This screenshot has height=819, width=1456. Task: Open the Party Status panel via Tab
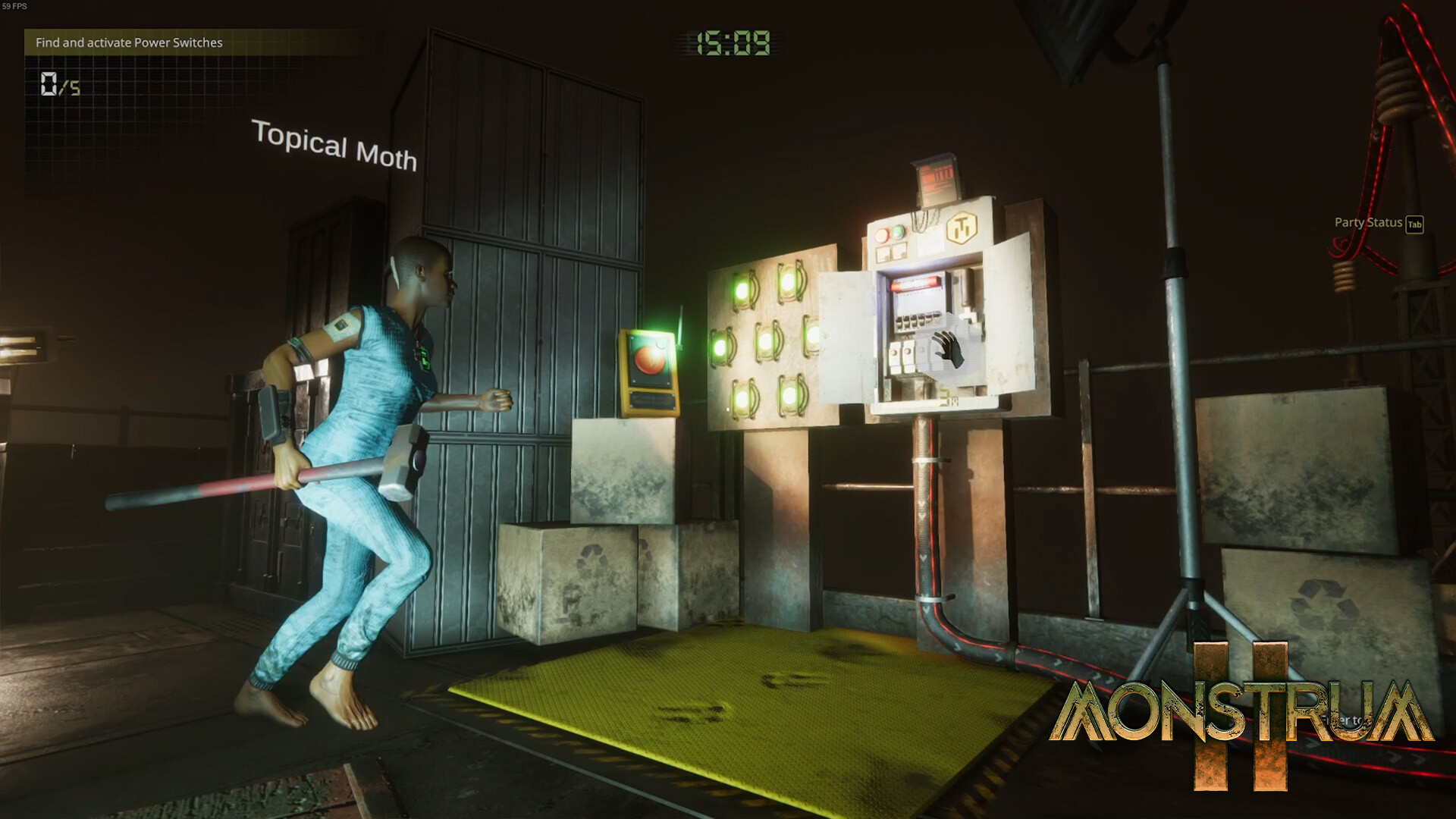point(1367,223)
